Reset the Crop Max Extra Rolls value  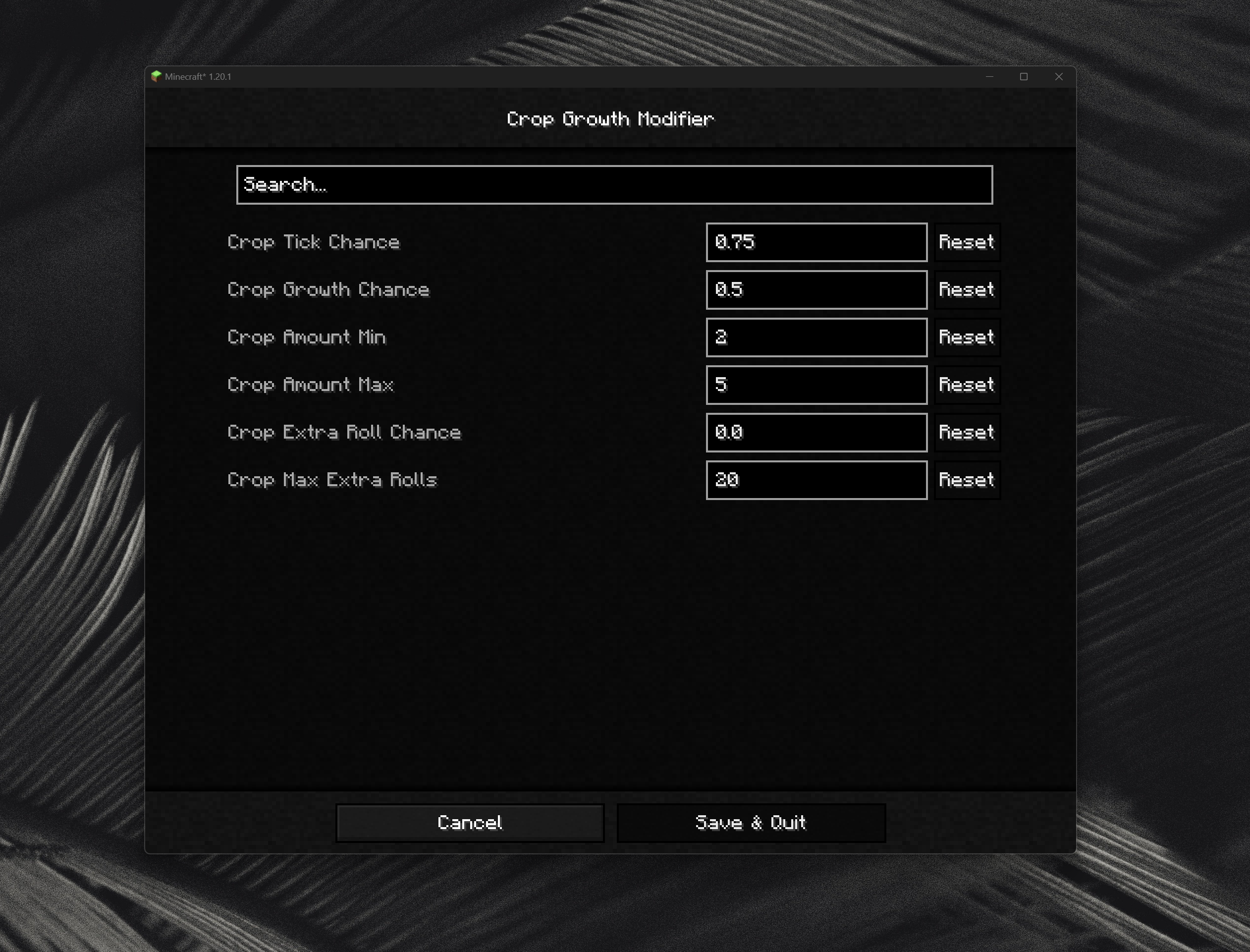click(966, 480)
